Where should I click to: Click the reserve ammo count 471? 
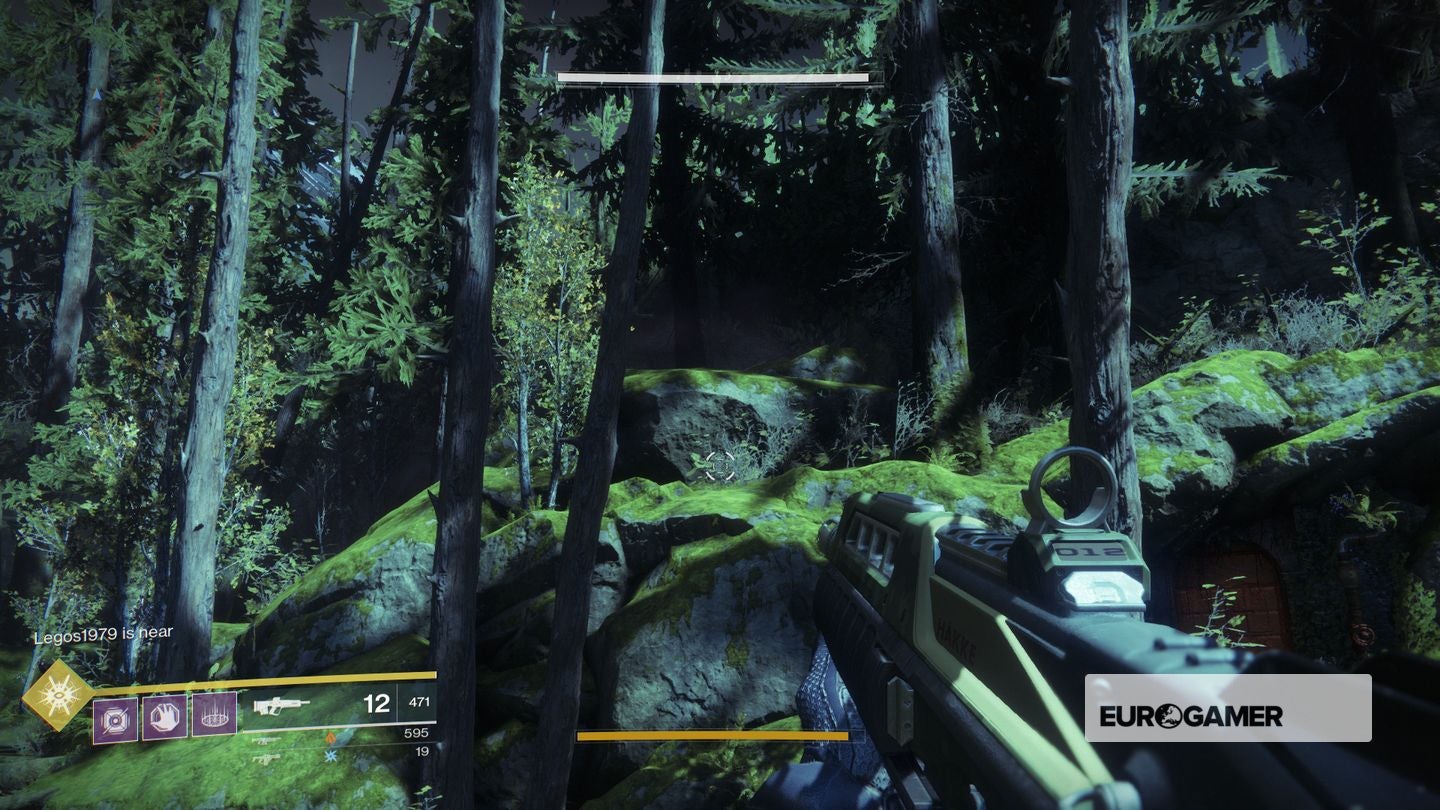point(418,703)
